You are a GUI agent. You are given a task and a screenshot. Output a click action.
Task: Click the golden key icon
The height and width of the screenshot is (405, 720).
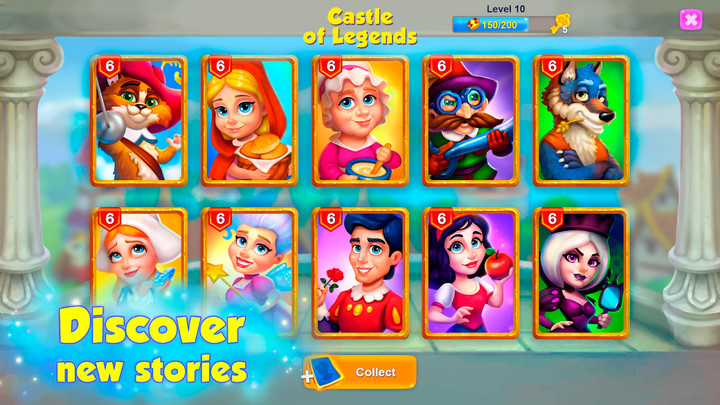(x=560, y=23)
